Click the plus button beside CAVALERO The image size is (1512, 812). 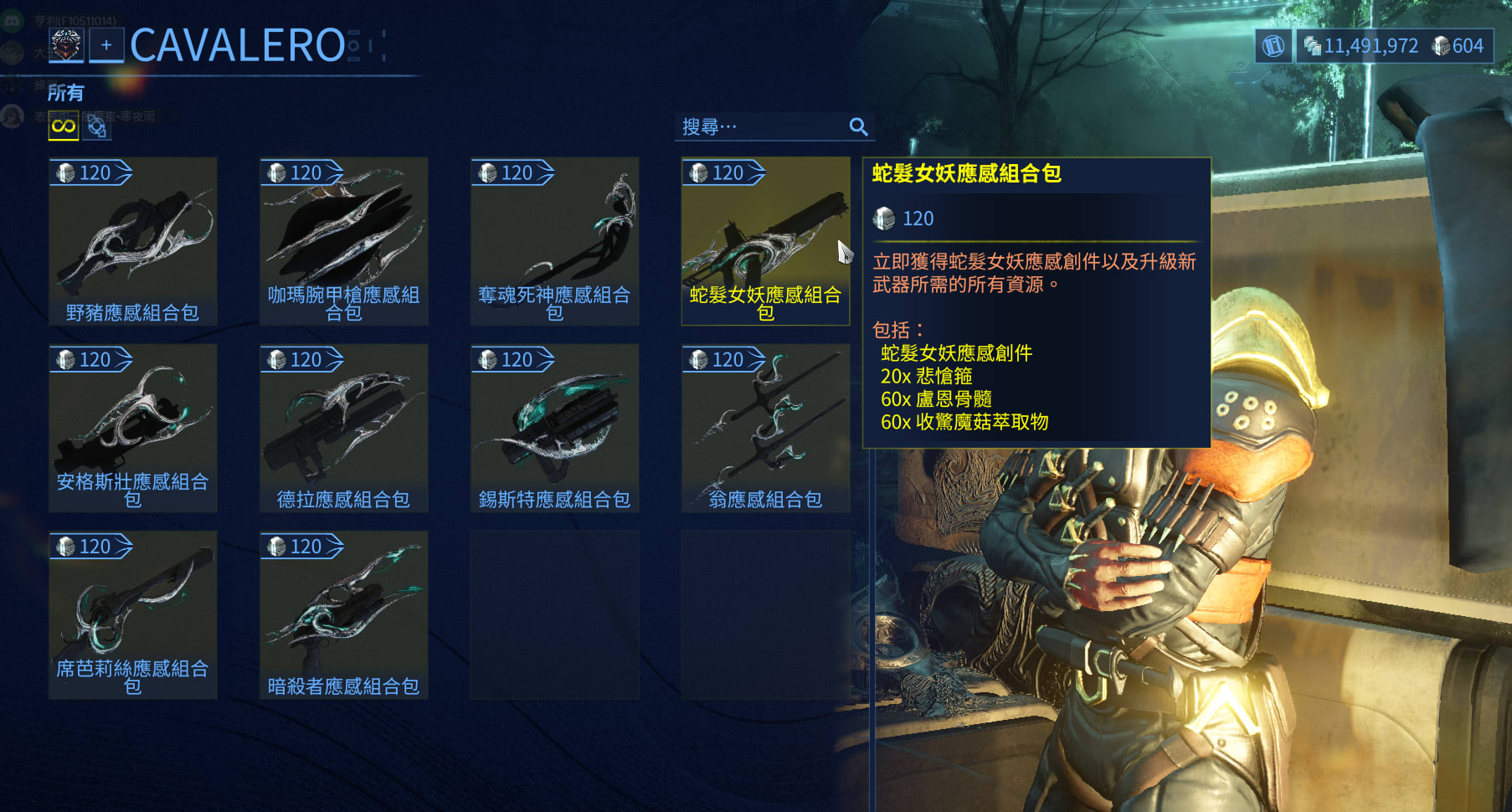pos(106,45)
